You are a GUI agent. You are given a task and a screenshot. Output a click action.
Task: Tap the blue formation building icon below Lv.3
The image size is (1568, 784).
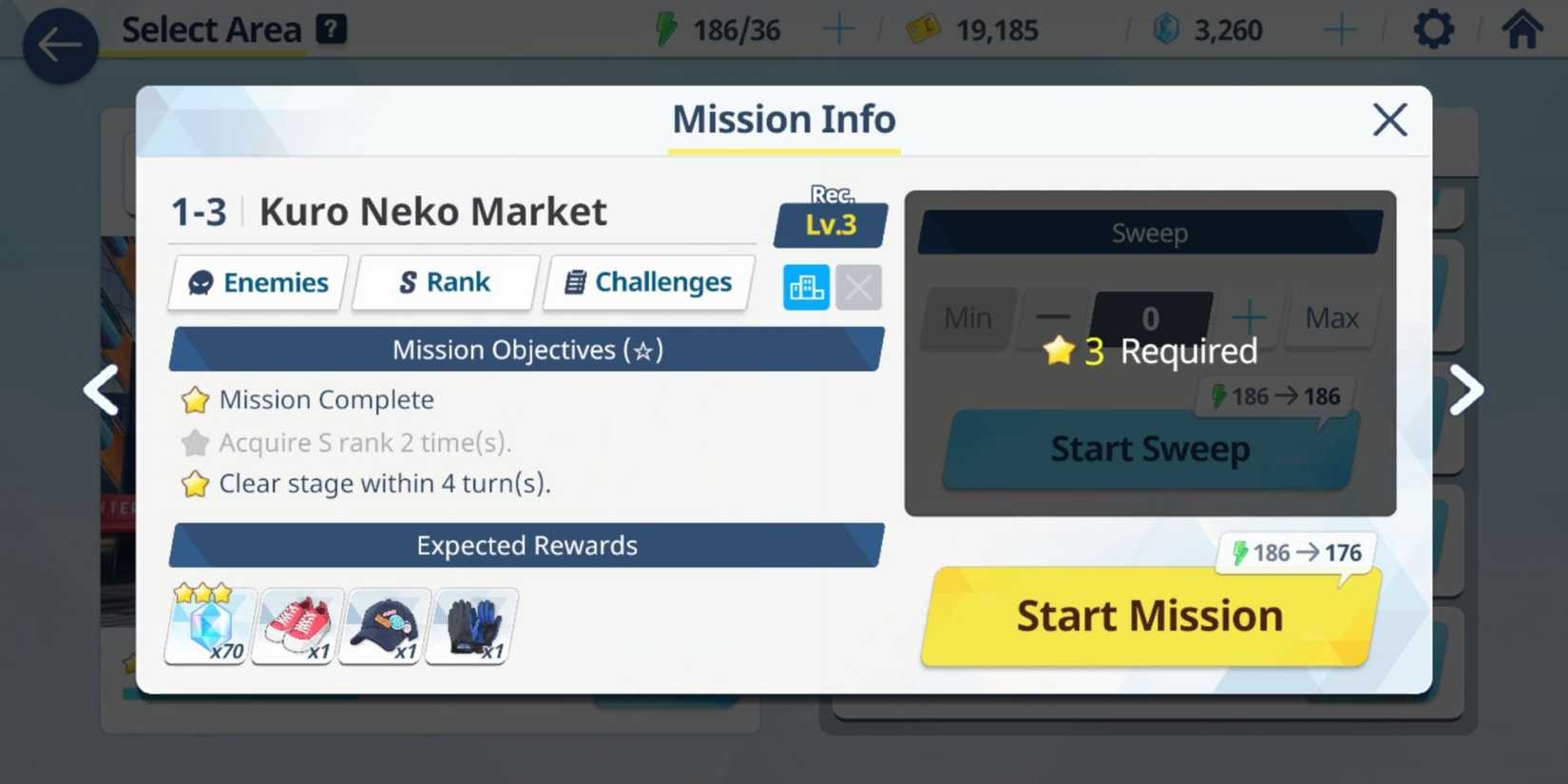click(806, 286)
